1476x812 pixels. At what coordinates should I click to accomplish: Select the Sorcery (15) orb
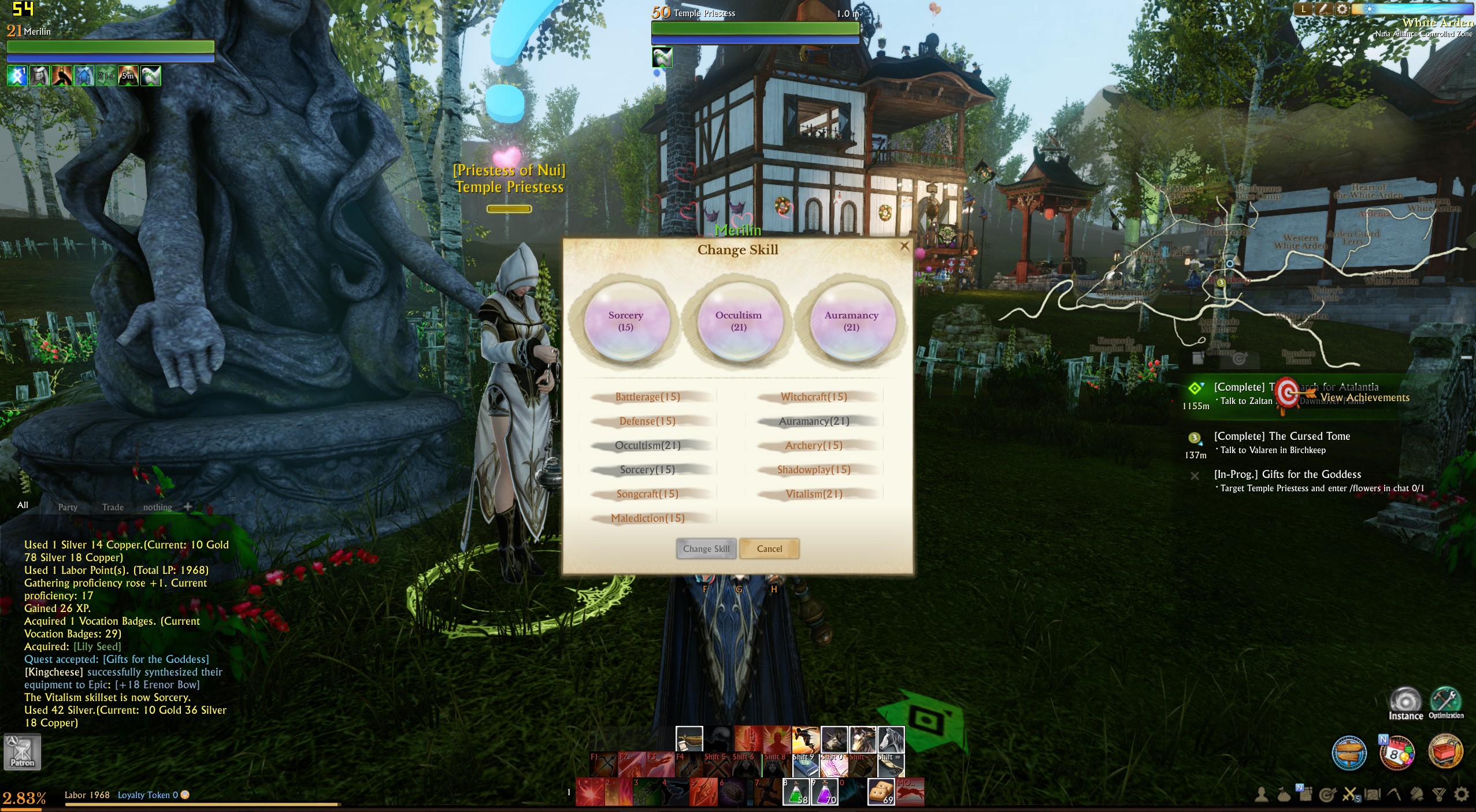(x=626, y=321)
